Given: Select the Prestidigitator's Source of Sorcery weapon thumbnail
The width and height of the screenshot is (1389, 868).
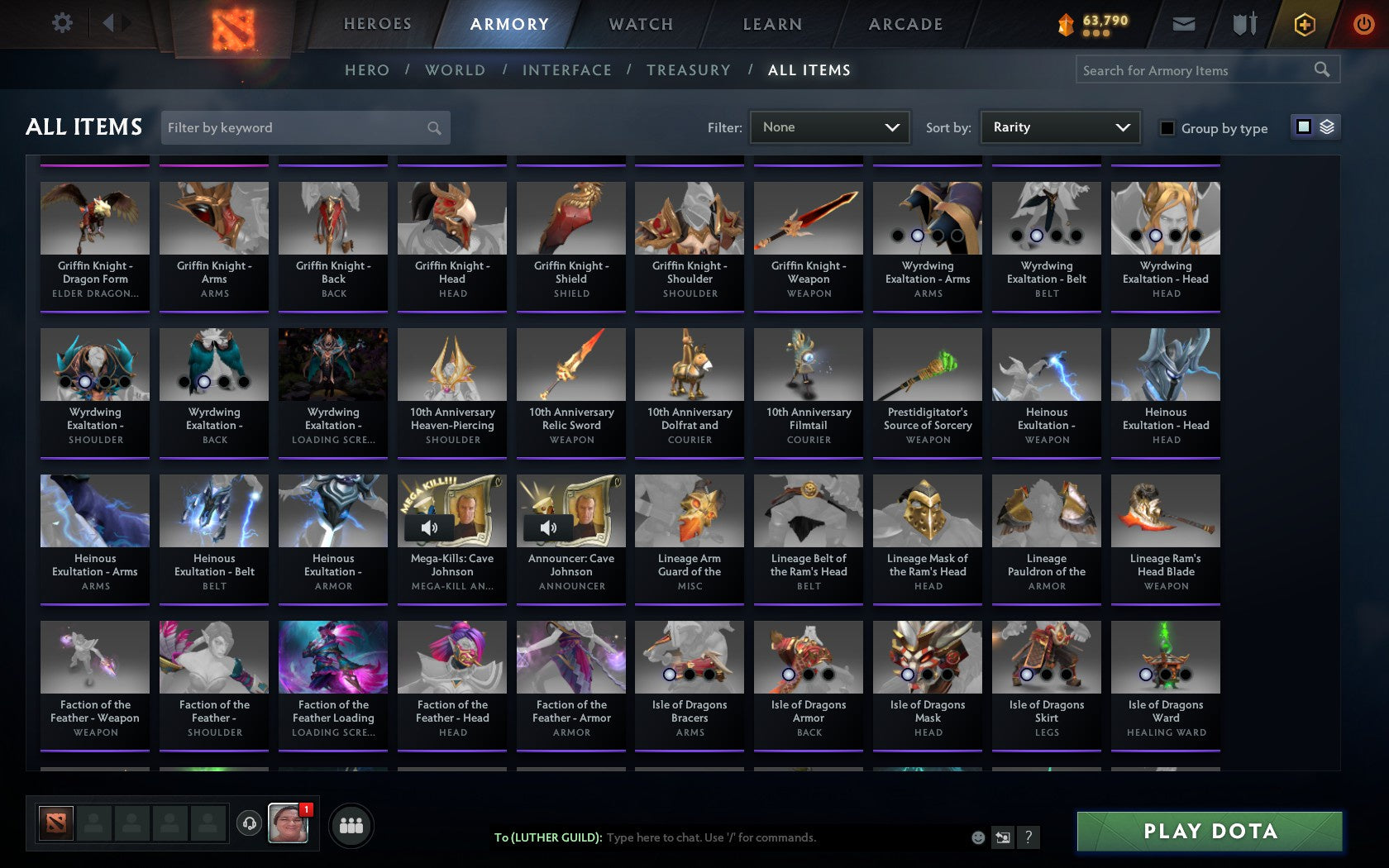Looking at the screenshot, I should 927,364.
